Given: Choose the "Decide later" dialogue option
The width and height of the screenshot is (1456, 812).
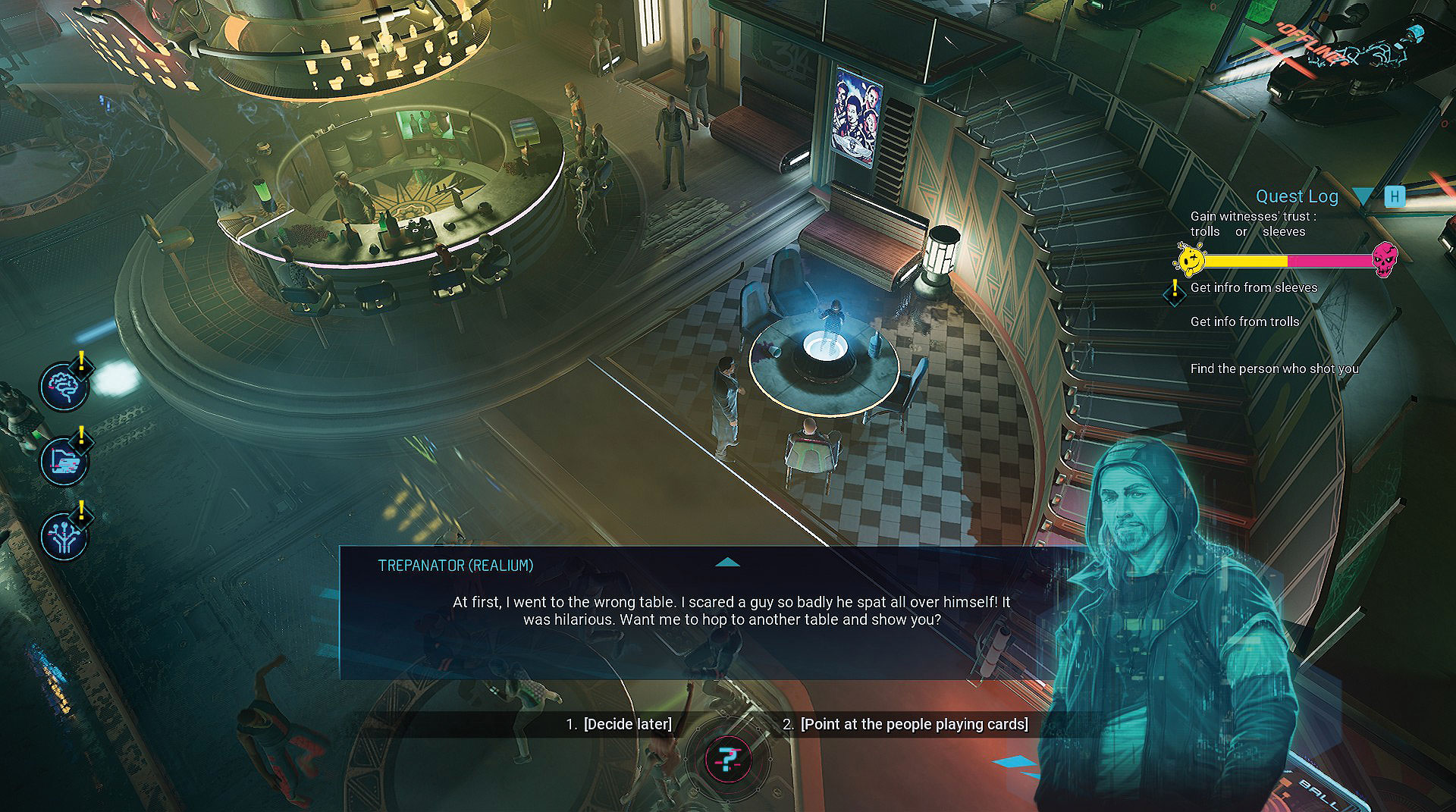Looking at the screenshot, I should click(626, 724).
